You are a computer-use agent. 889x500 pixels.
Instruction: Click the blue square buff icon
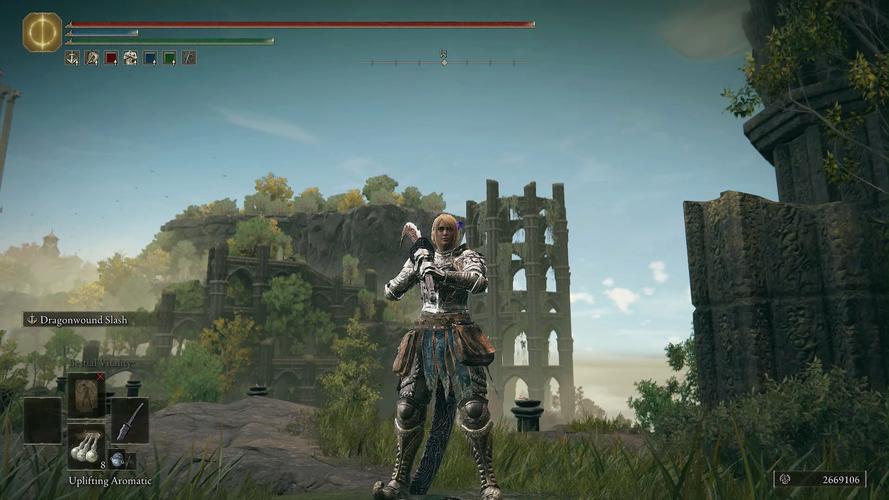point(150,58)
